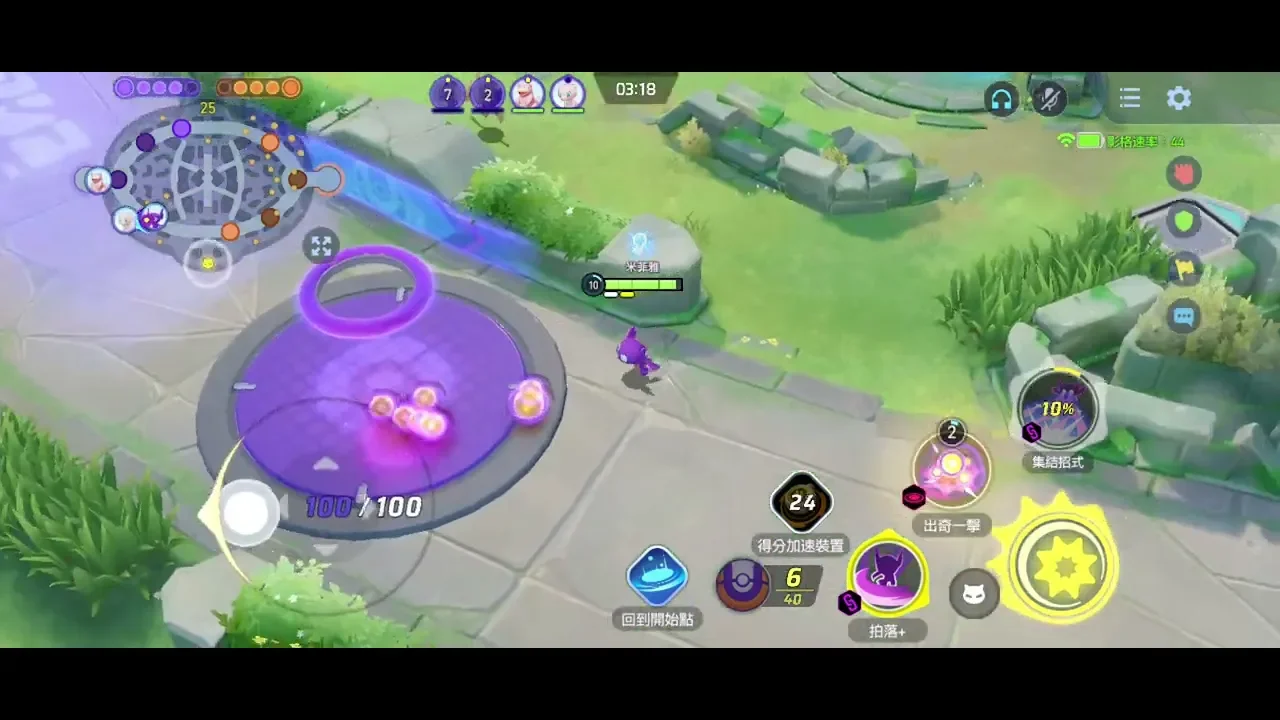Viewport: 1280px width, 720px height.
Task: Toggle the headphone voice chat icon
Action: [x=1001, y=99]
